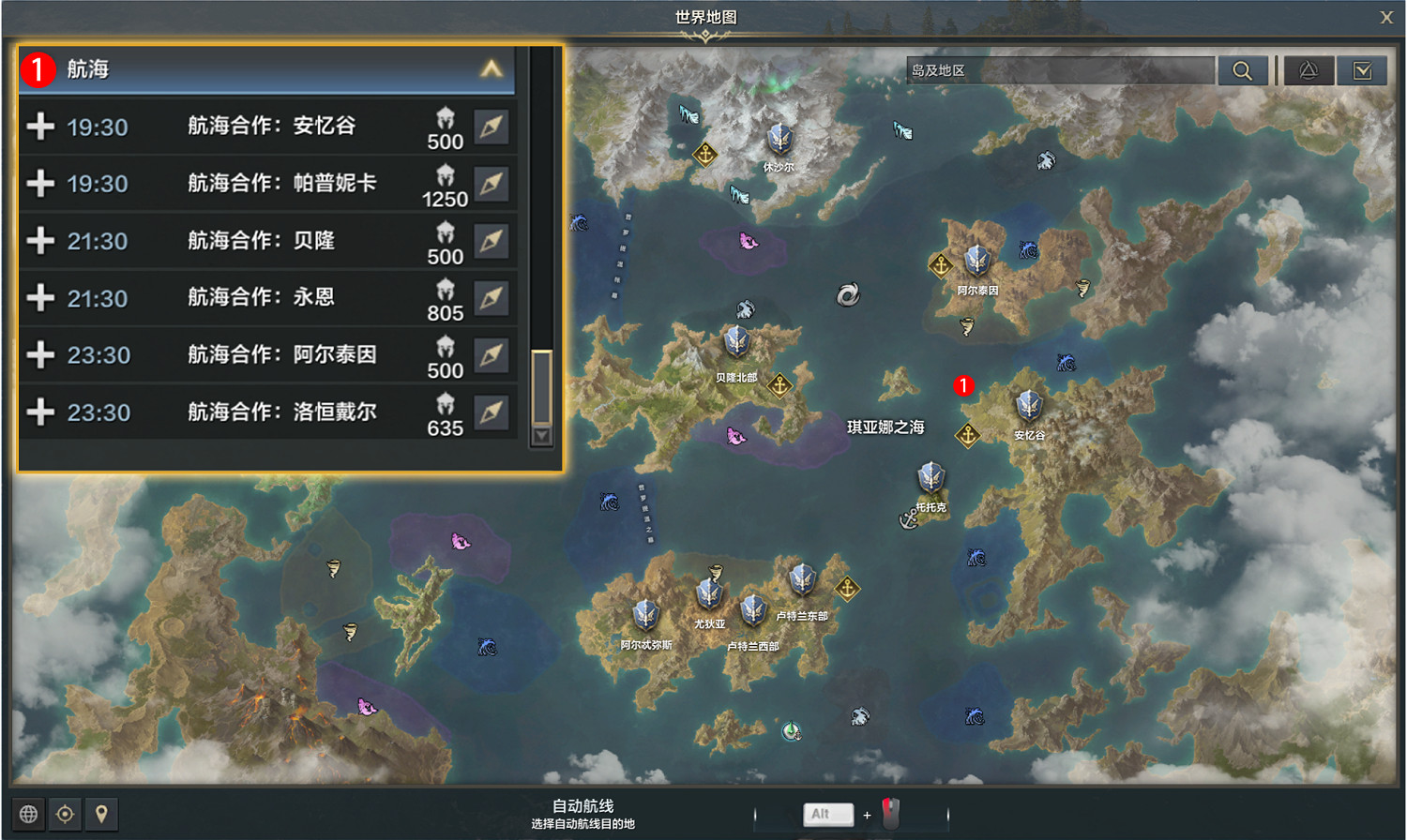Toggle the map filter checkbox icon
This screenshot has height=840, width=1407.
click(1363, 70)
